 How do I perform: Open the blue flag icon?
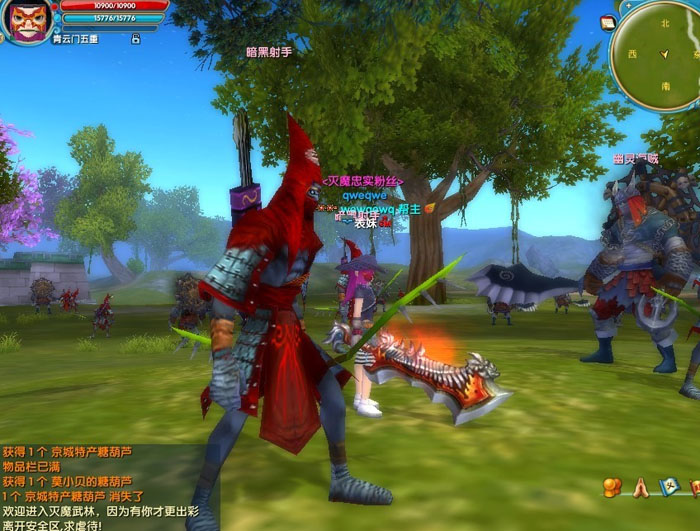pyautogui.click(x=668, y=488)
